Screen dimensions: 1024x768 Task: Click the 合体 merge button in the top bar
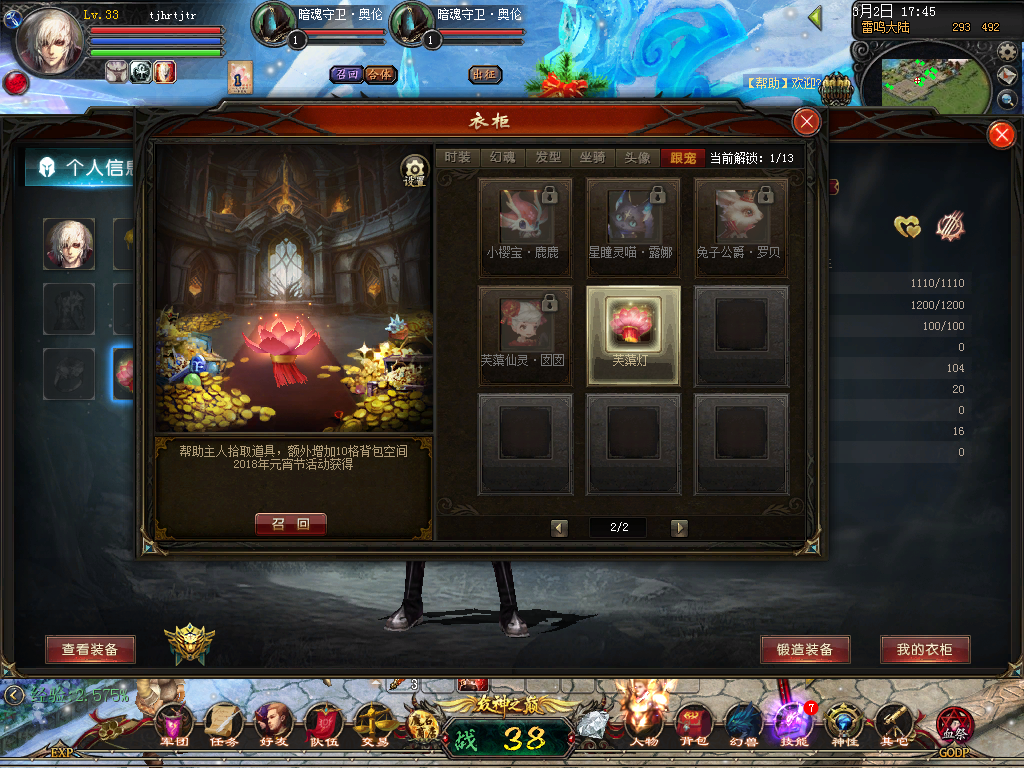click(380, 75)
